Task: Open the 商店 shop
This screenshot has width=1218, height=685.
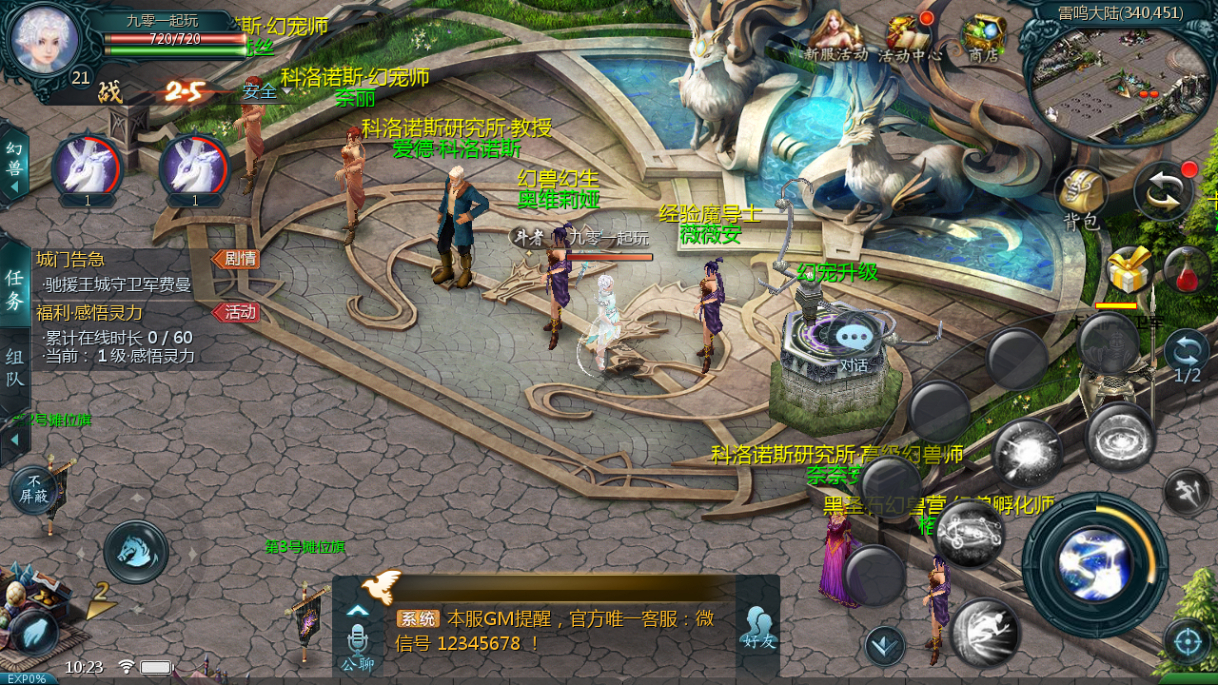Action: (983, 38)
